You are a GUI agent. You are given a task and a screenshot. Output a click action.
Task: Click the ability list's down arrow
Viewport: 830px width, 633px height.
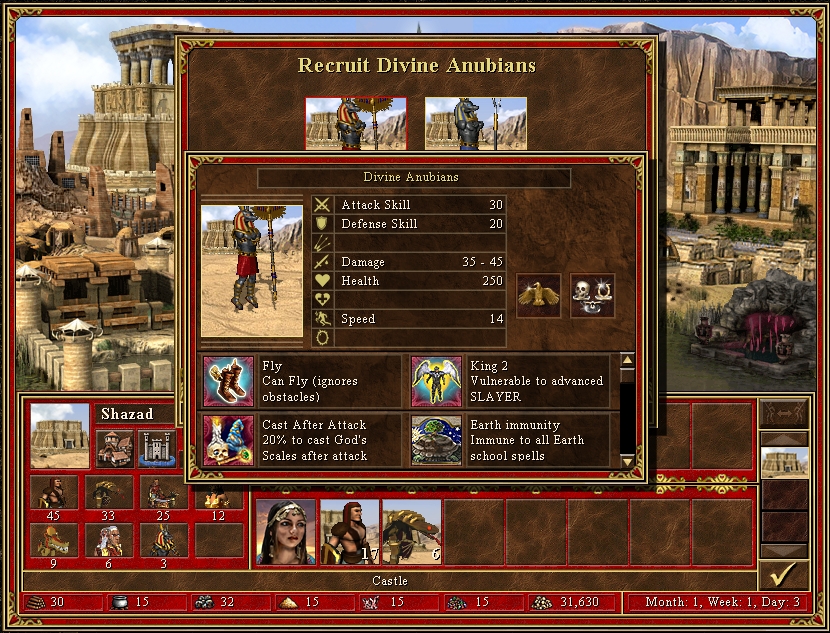coord(627,460)
